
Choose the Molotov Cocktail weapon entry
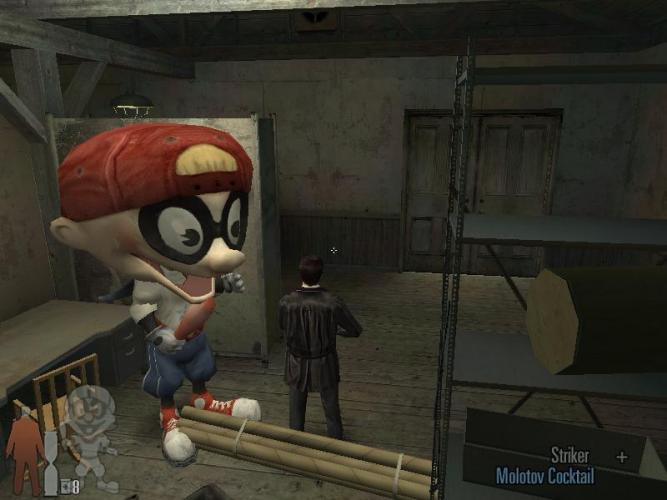point(544,477)
